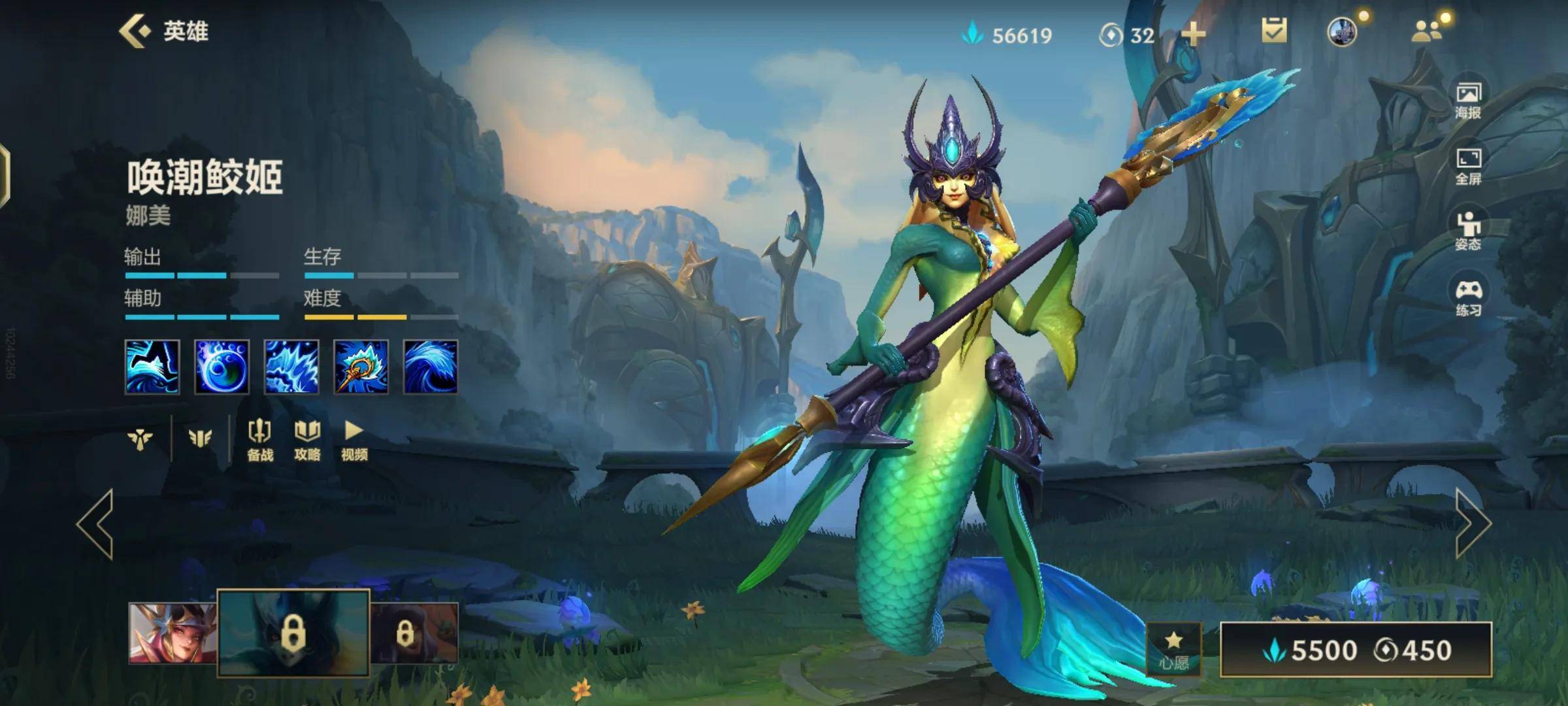Go back from the 英雄 screen
This screenshot has height=706, width=1568.
tap(135, 31)
